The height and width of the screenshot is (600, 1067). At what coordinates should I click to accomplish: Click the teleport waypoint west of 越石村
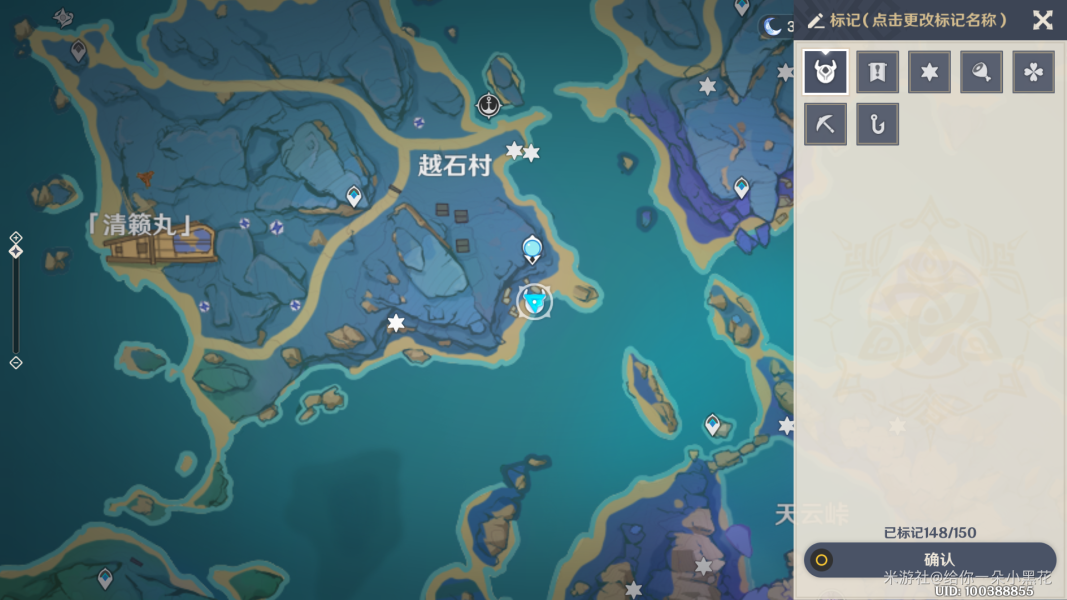354,195
